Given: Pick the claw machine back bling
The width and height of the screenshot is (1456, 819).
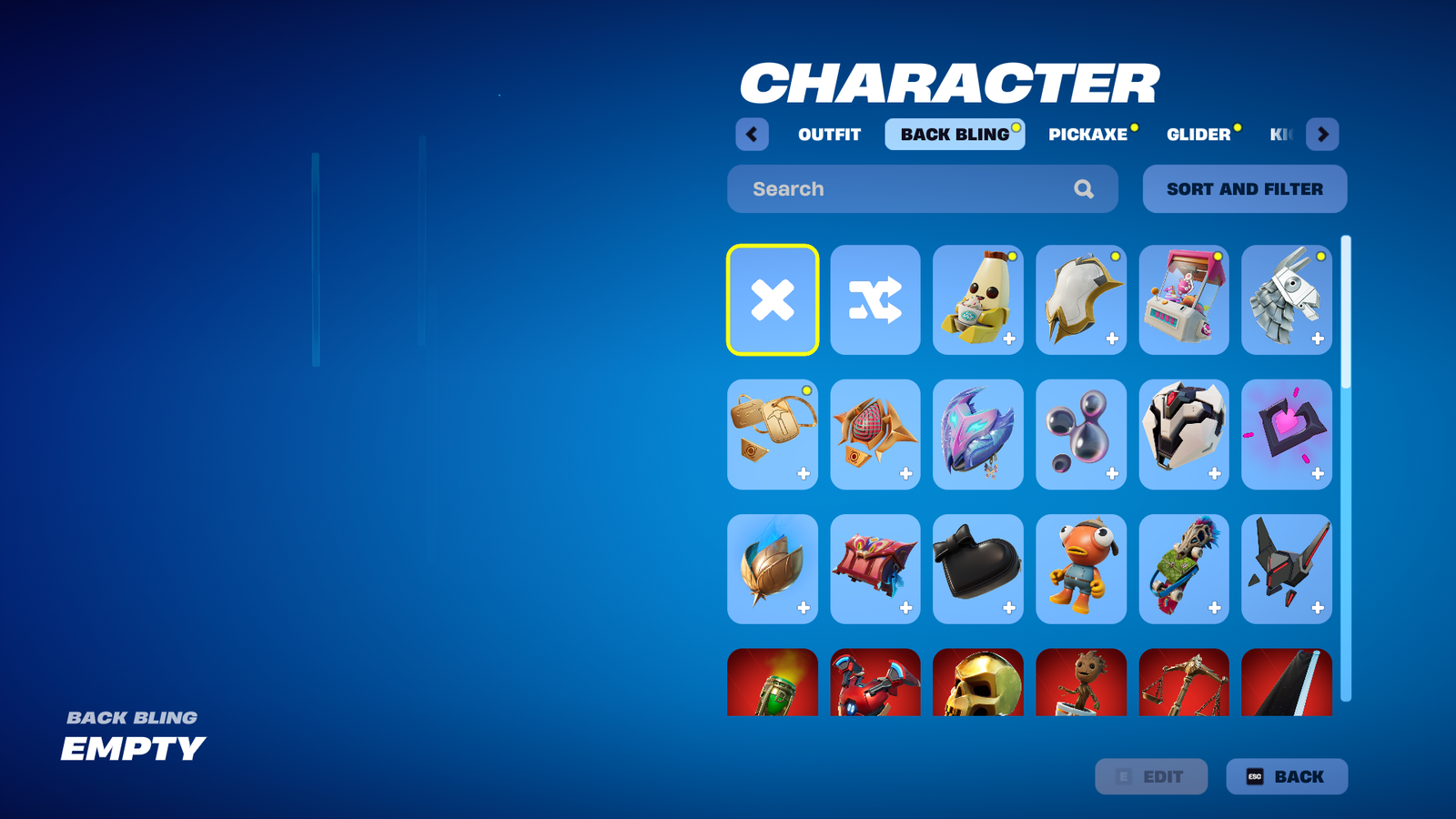Looking at the screenshot, I should 1183,300.
